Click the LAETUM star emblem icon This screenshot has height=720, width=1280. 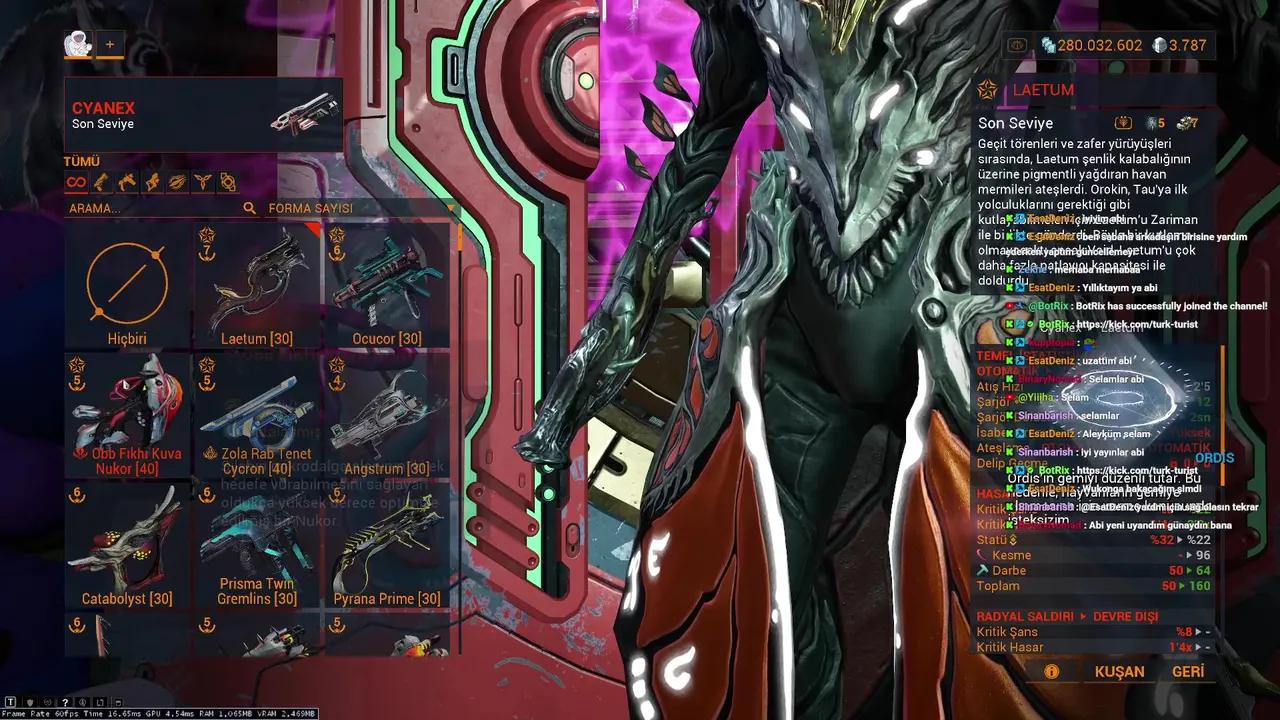[x=987, y=90]
